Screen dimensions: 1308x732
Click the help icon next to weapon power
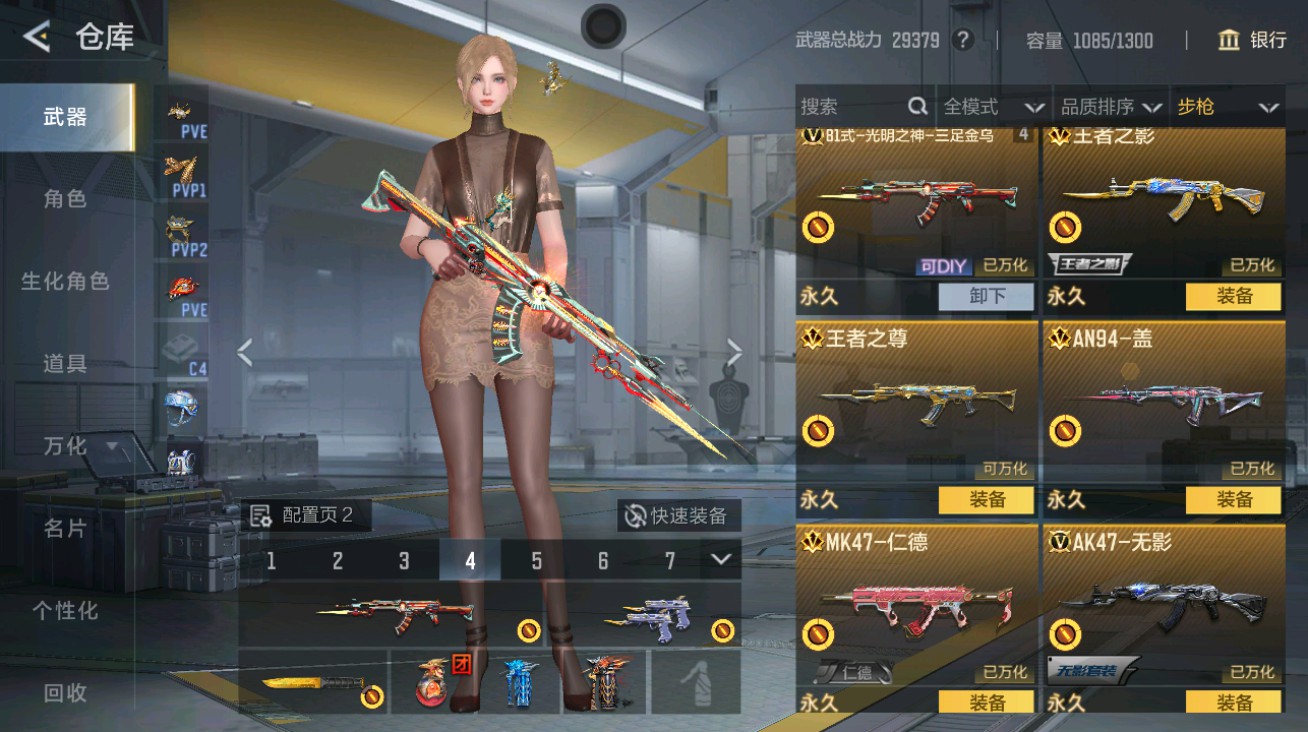coord(961,41)
